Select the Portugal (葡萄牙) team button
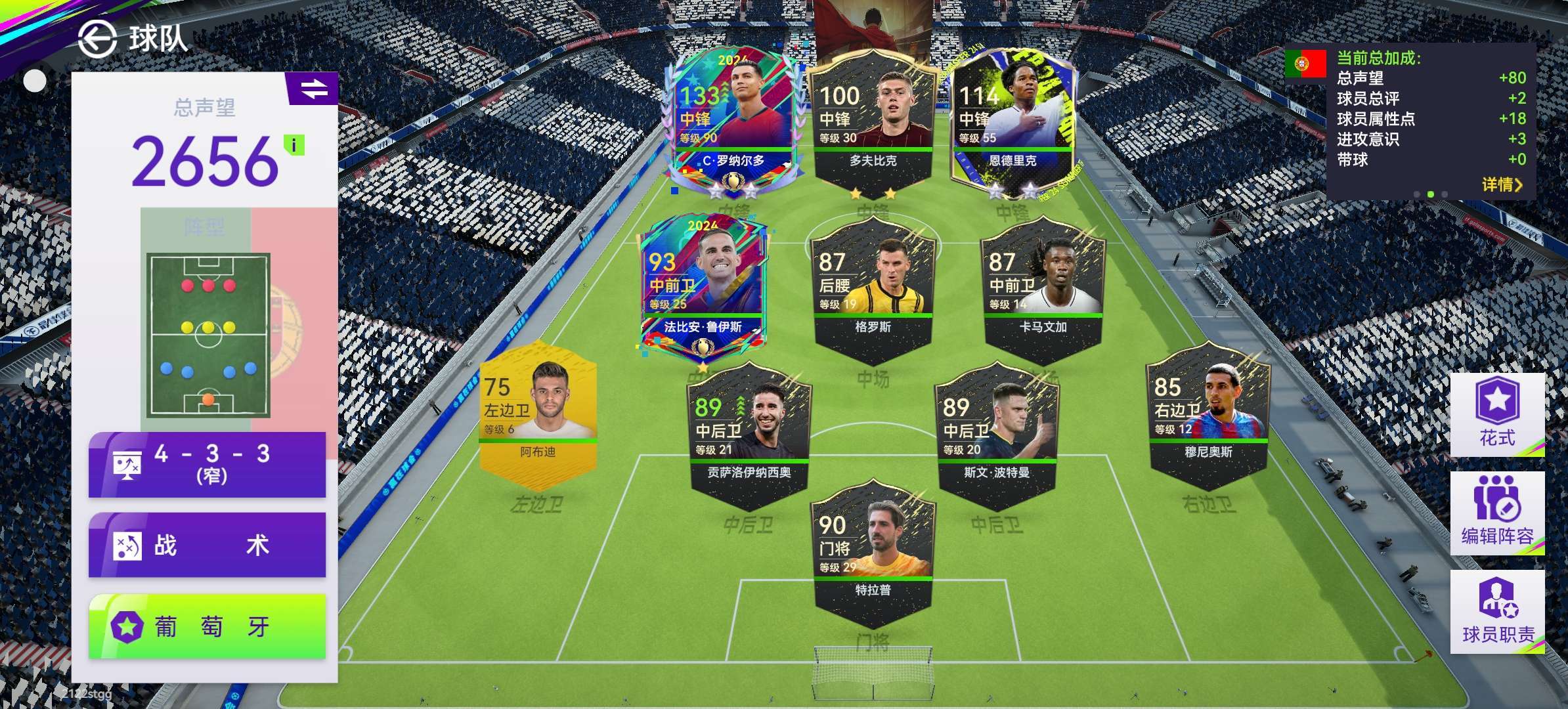This screenshot has height=709, width=1568. pyautogui.click(x=207, y=626)
